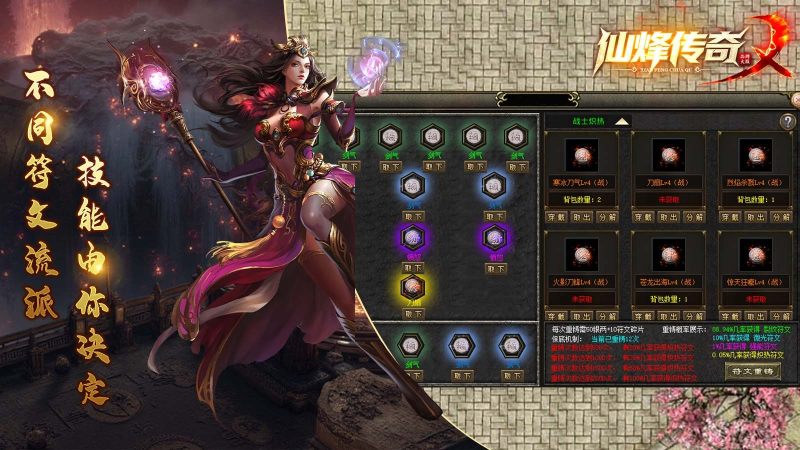This screenshot has height=450, width=800.
Task: Select the 刀阻 rune icon
Action: click(668, 156)
